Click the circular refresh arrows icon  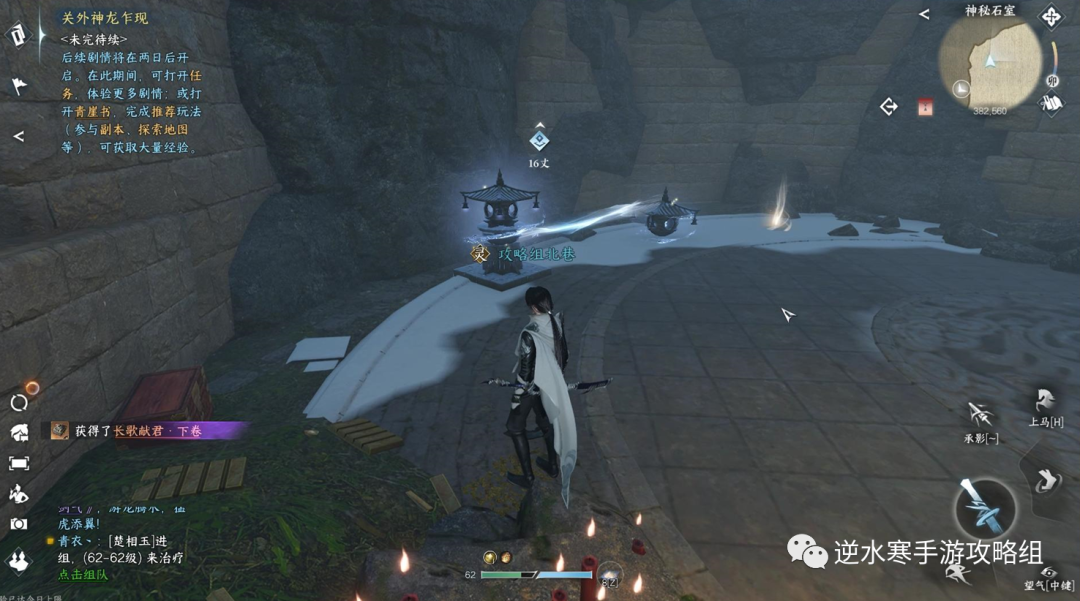click(x=19, y=402)
